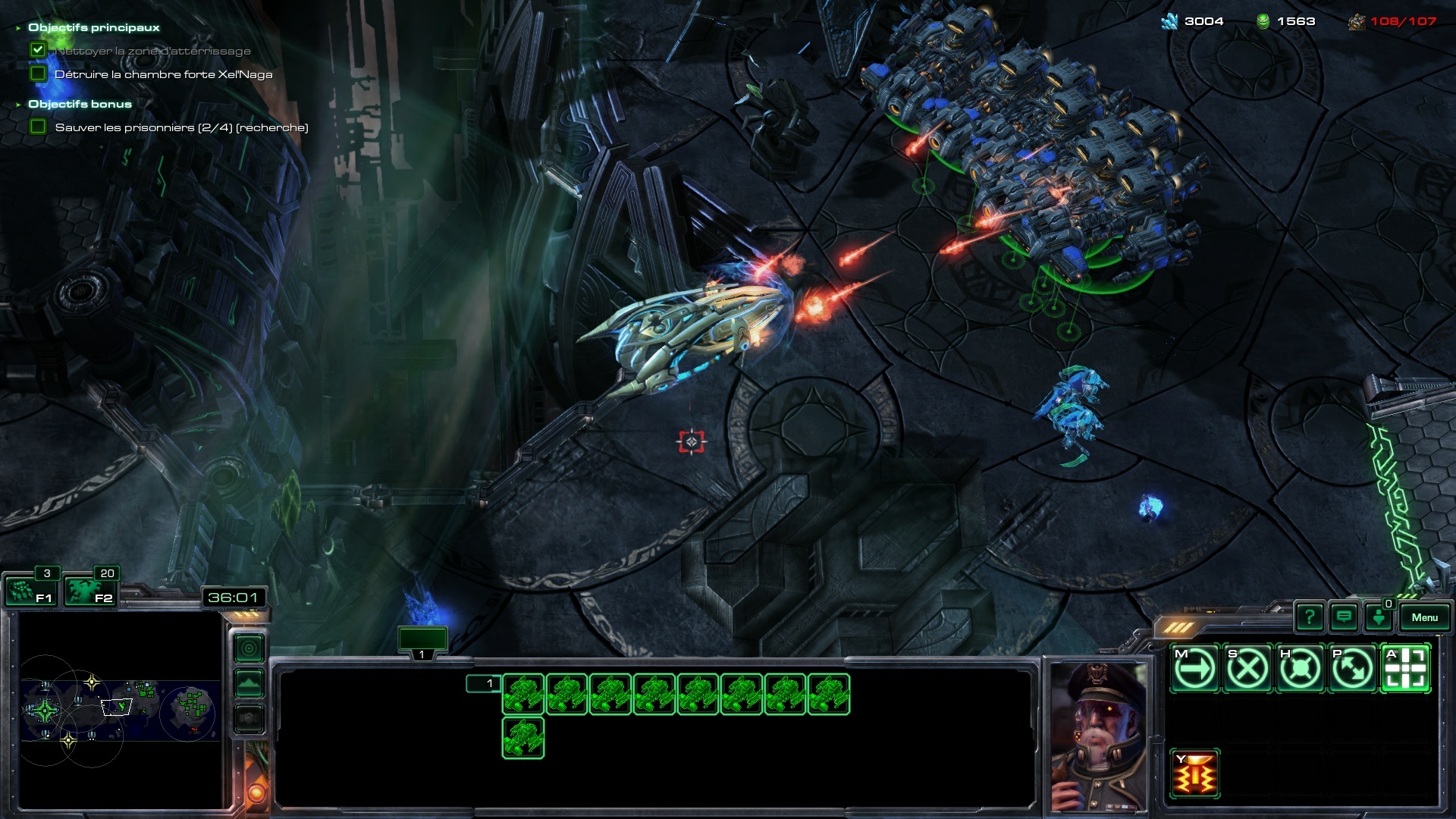Viewport: 1456px width, 819px height.
Task: Select all army units via F2 button
Action: [x=89, y=591]
